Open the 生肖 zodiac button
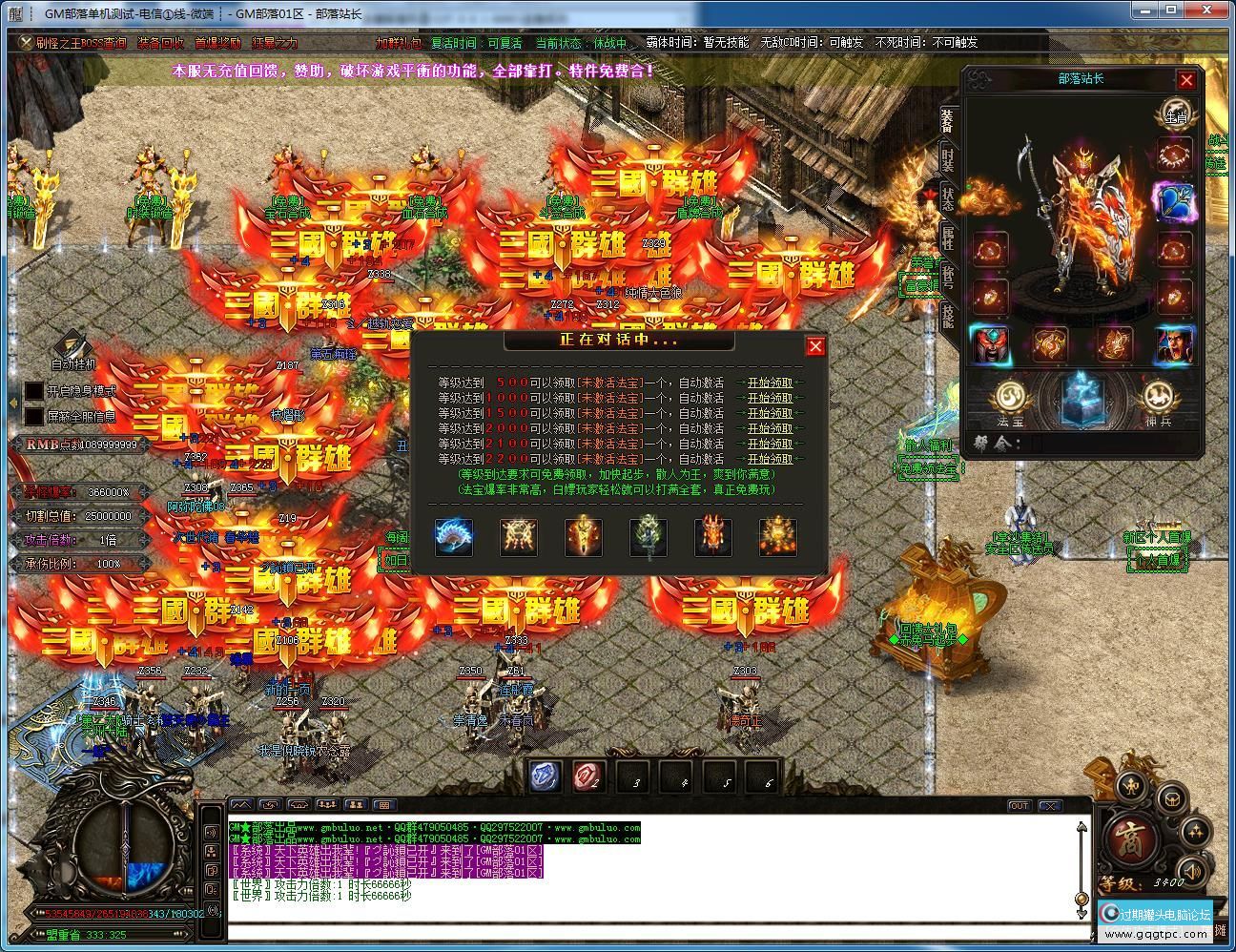 point(1175,114)
